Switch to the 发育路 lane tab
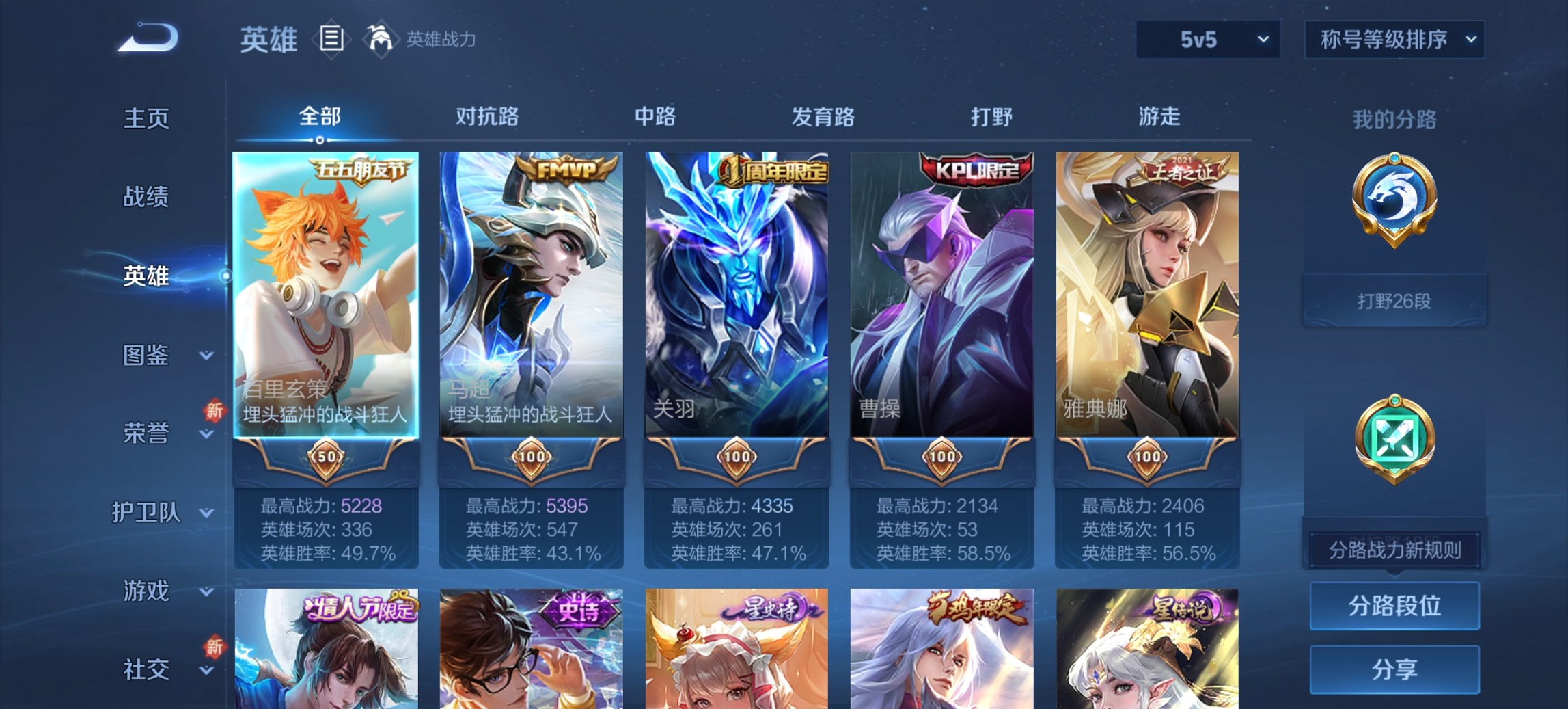This screenshot has width=1568, height=709. click(823, 117)
